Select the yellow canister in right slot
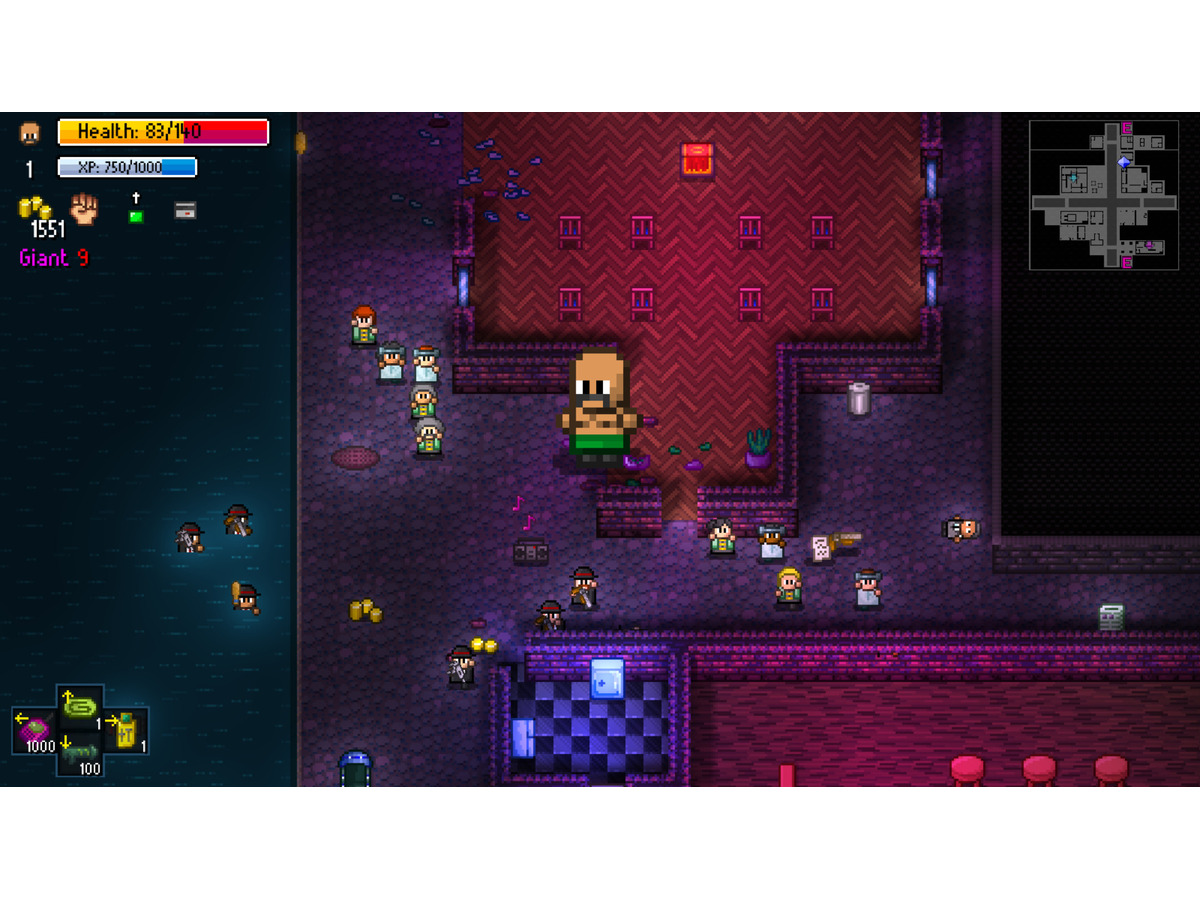 click(x=126, y=731)
